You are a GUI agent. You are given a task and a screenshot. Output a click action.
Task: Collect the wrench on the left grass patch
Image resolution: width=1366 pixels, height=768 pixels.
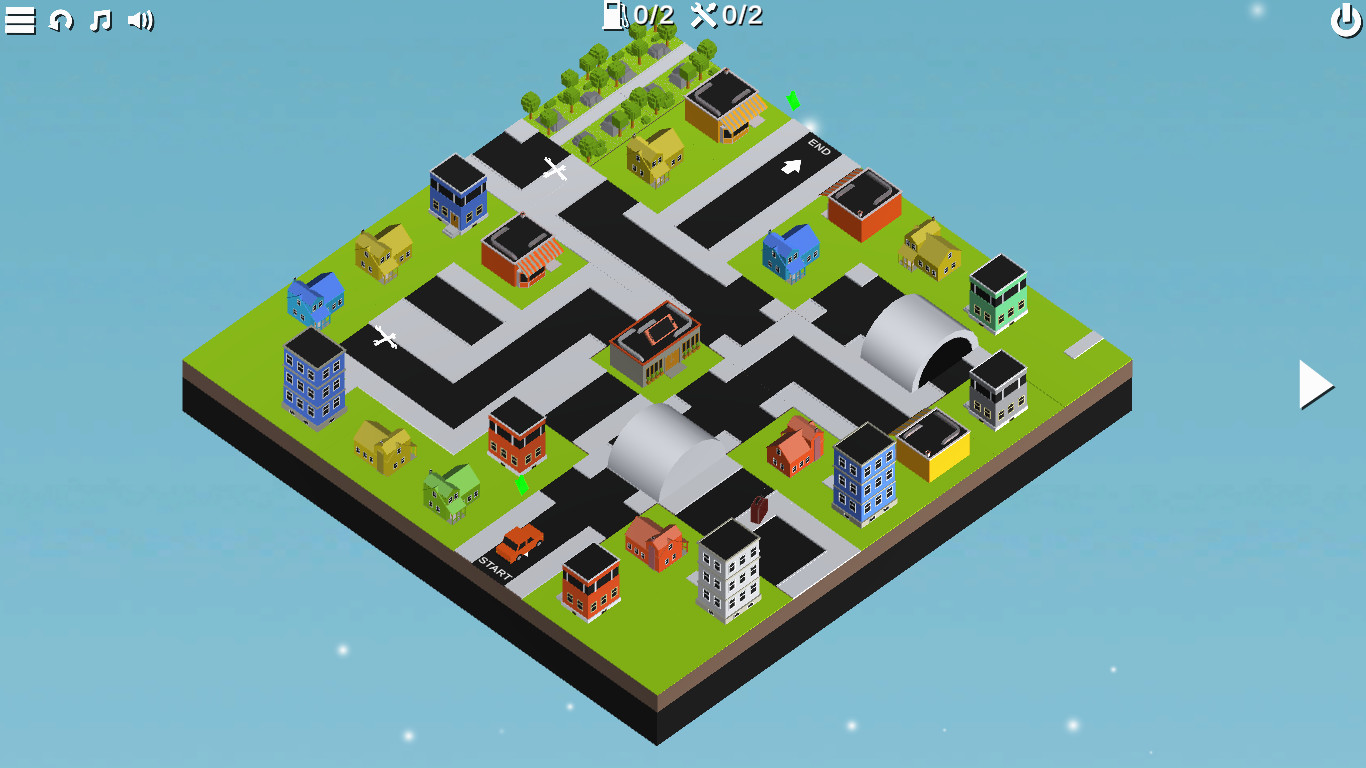pyautogui.click(x=385, y=338)
